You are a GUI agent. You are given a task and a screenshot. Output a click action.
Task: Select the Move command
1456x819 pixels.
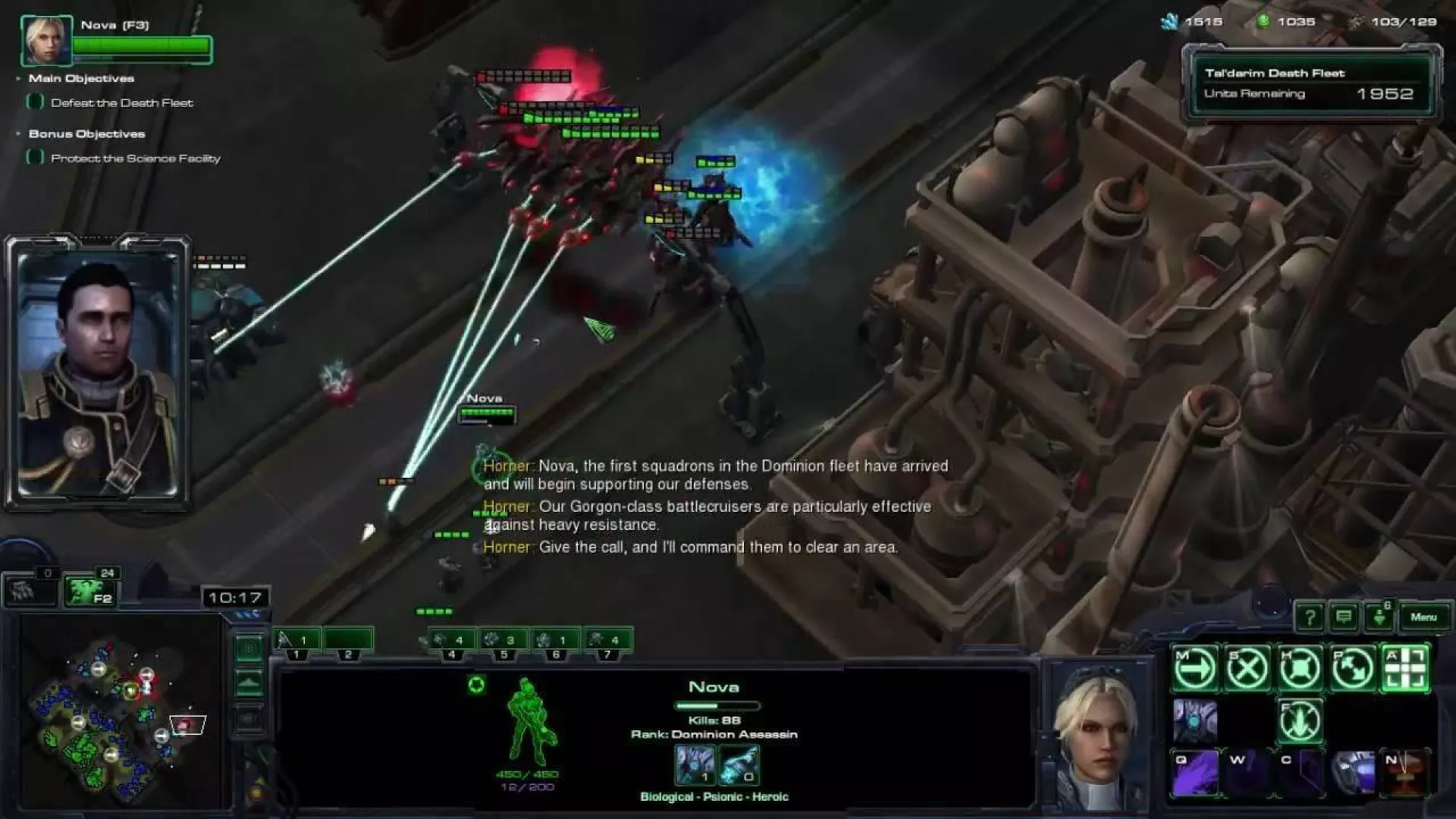coord(1195,669)
